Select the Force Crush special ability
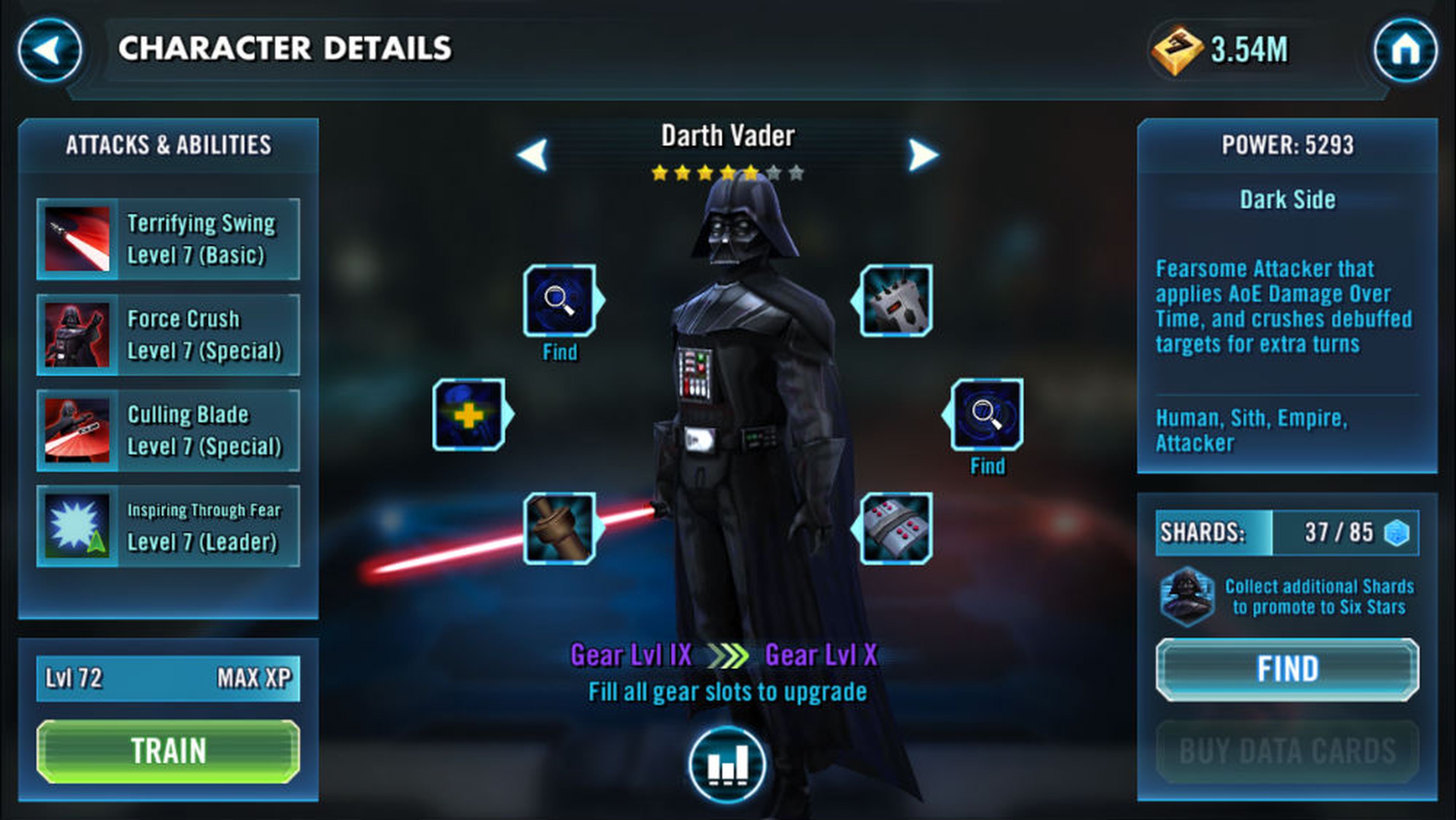The height and width of the screenshot is (820, 1456). pyautogui.click(x=168, y=335)
